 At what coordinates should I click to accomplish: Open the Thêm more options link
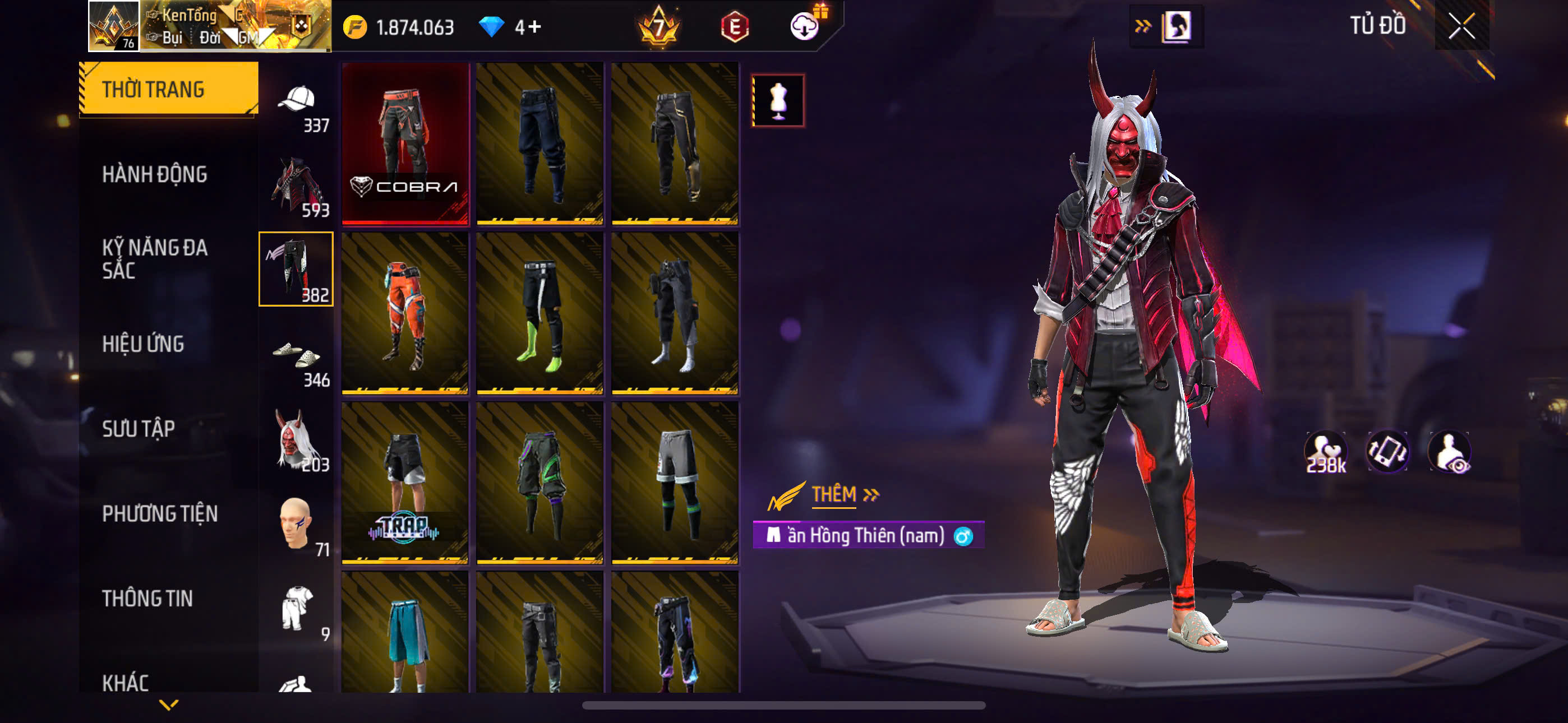pyautogui.click(x=844, y=494)
